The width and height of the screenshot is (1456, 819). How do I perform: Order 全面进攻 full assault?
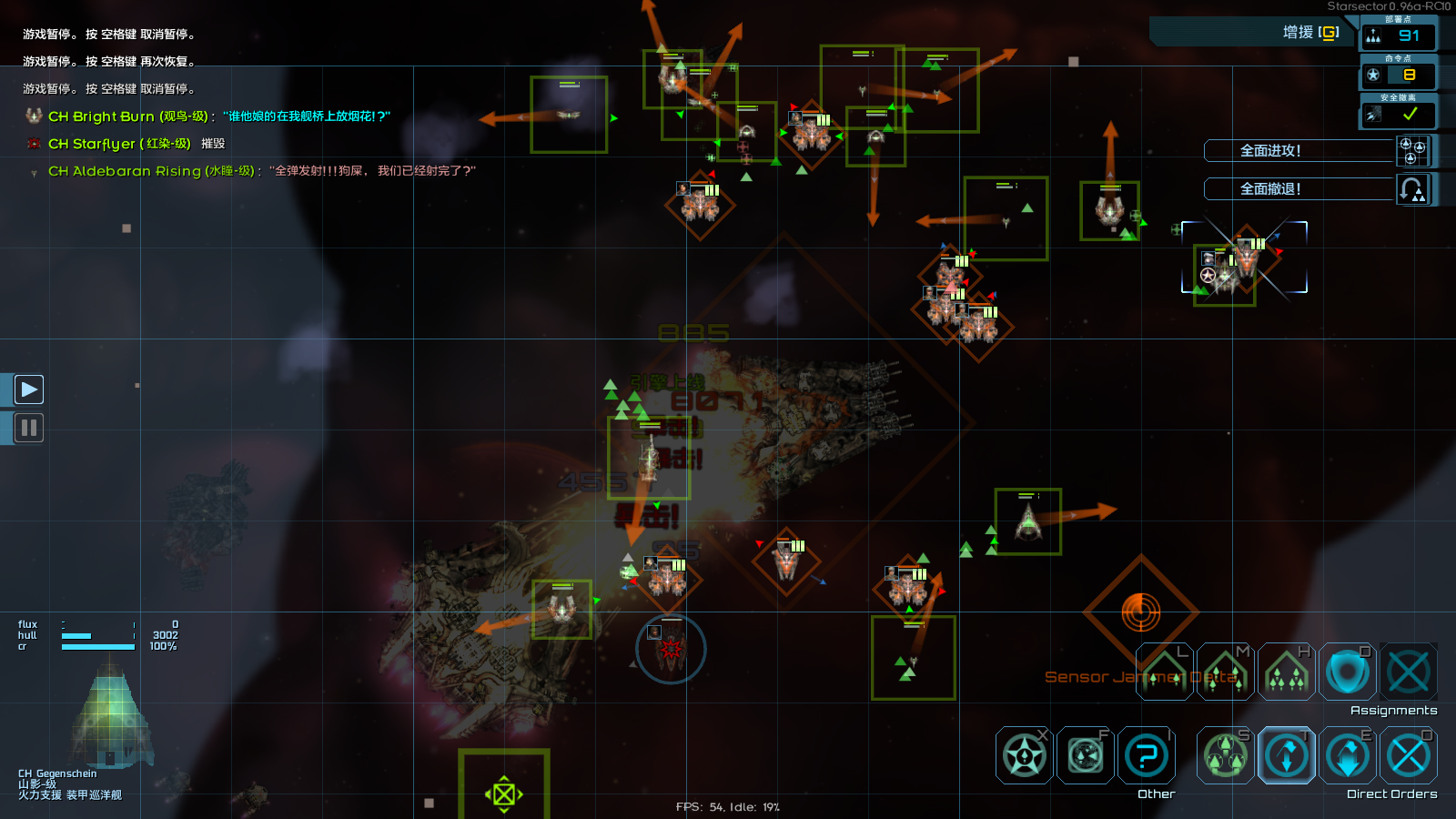[1299, 151]
